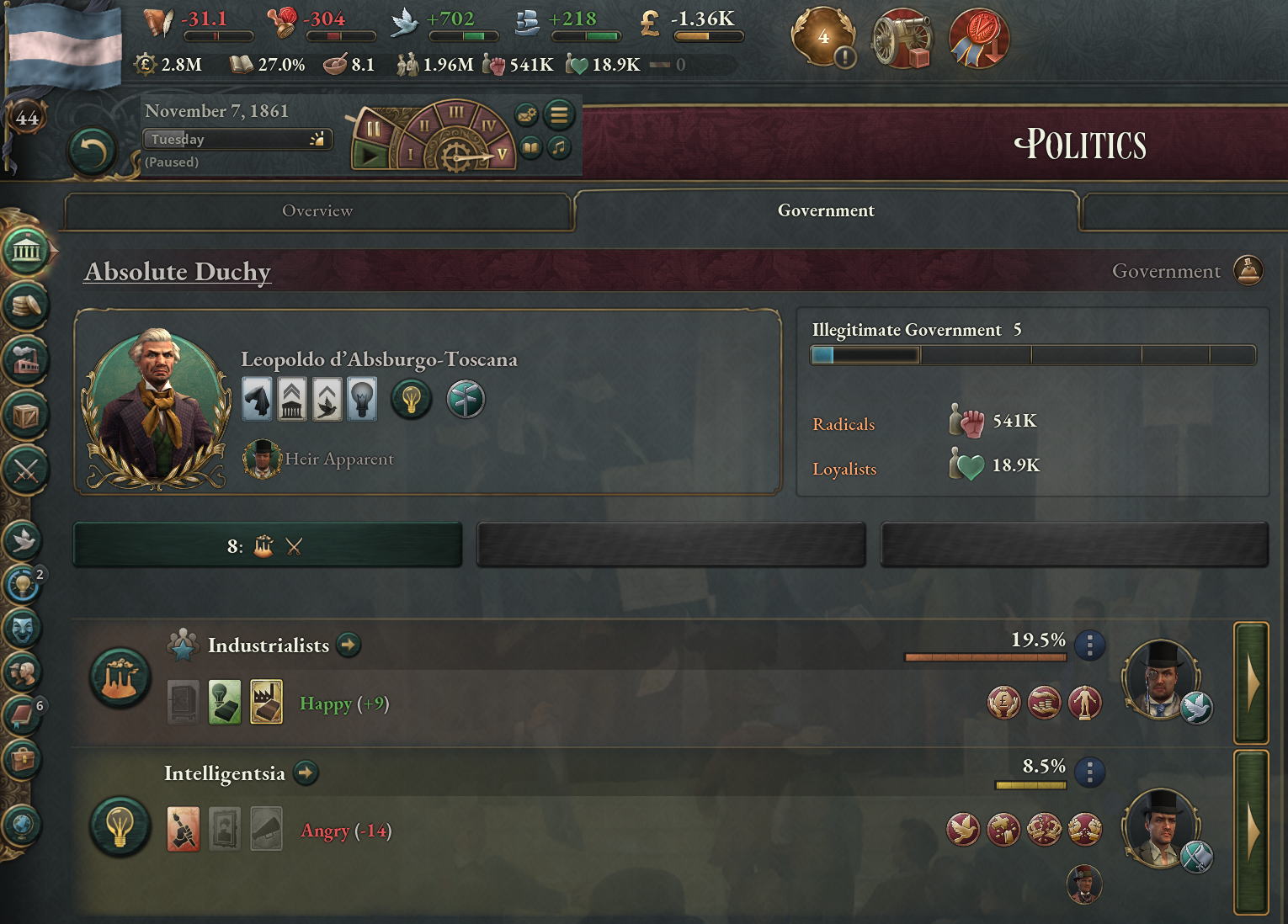The width and height of the screenshot is (1288, 924).
Task: Open the Technology lightbulb sidebar panel
Action: pos(23,583)
